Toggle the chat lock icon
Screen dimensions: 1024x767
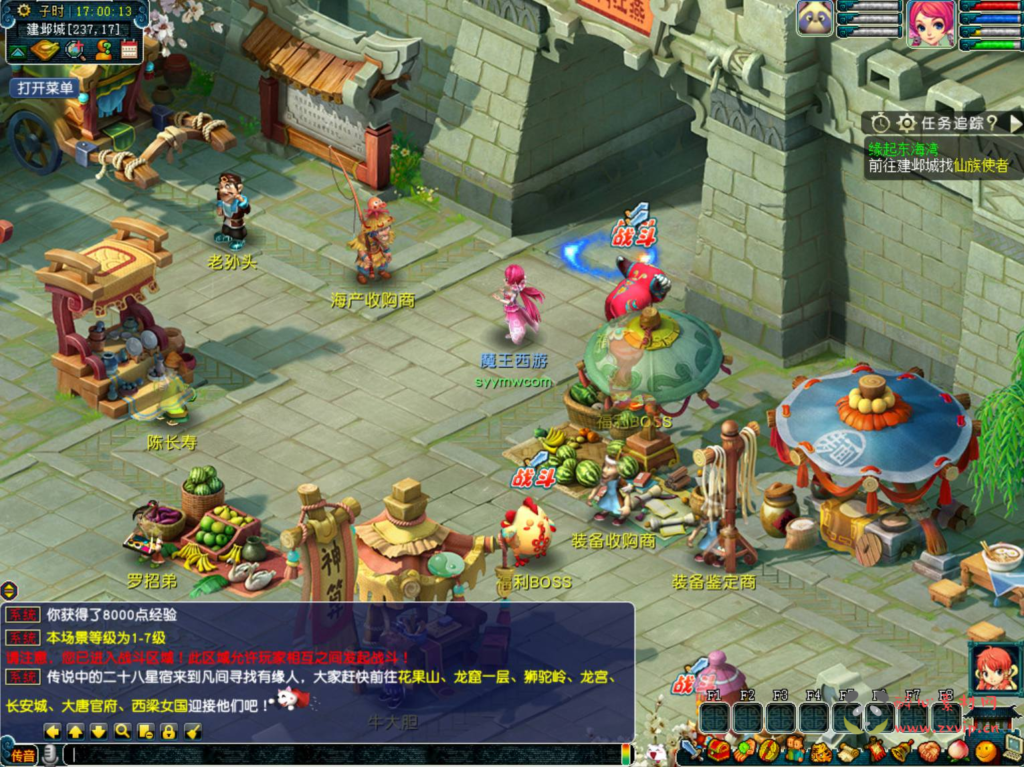point(169,731)
